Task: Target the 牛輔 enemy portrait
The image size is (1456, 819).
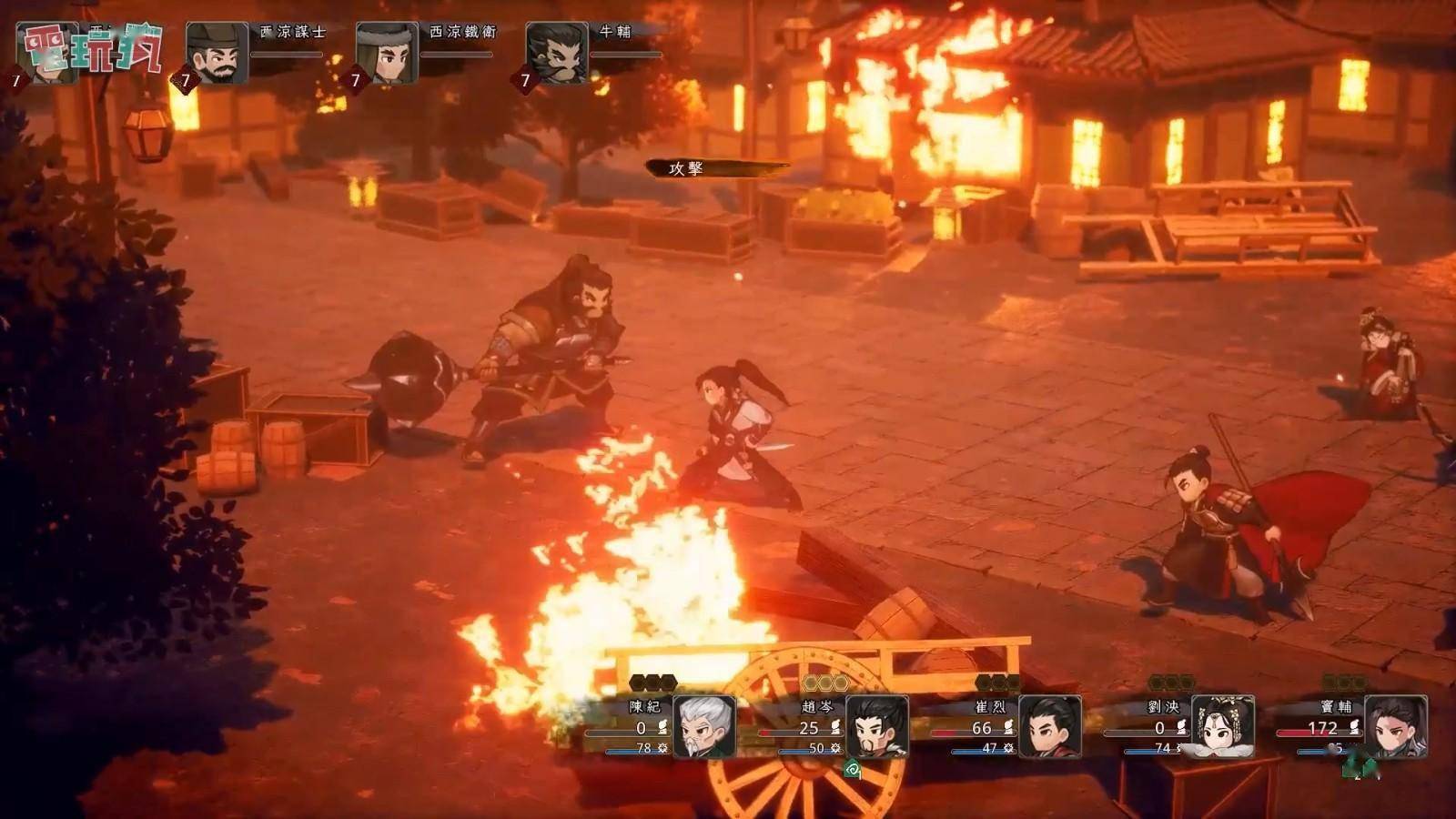Action: click(x=557, y=53)
